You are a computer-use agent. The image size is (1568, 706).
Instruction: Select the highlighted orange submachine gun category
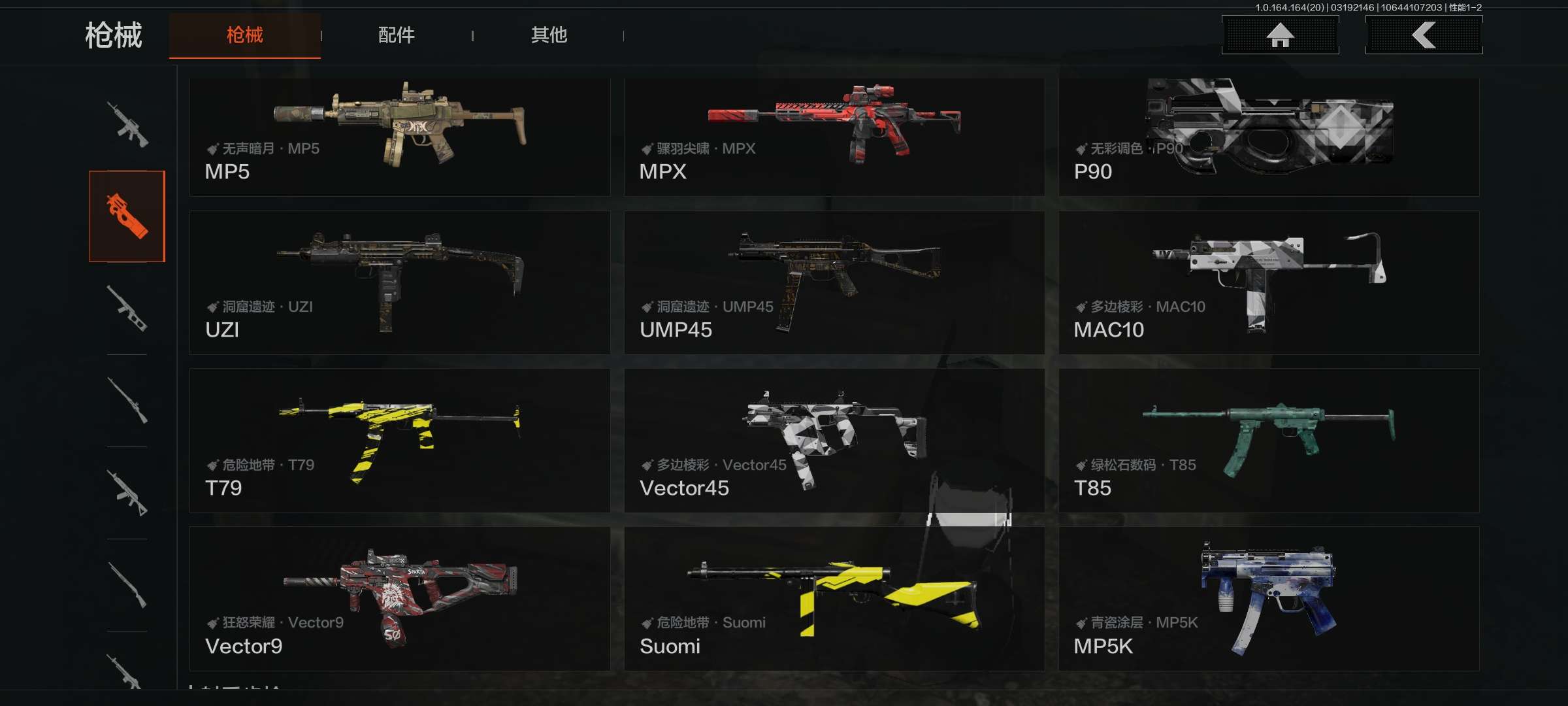coord(127,216)
